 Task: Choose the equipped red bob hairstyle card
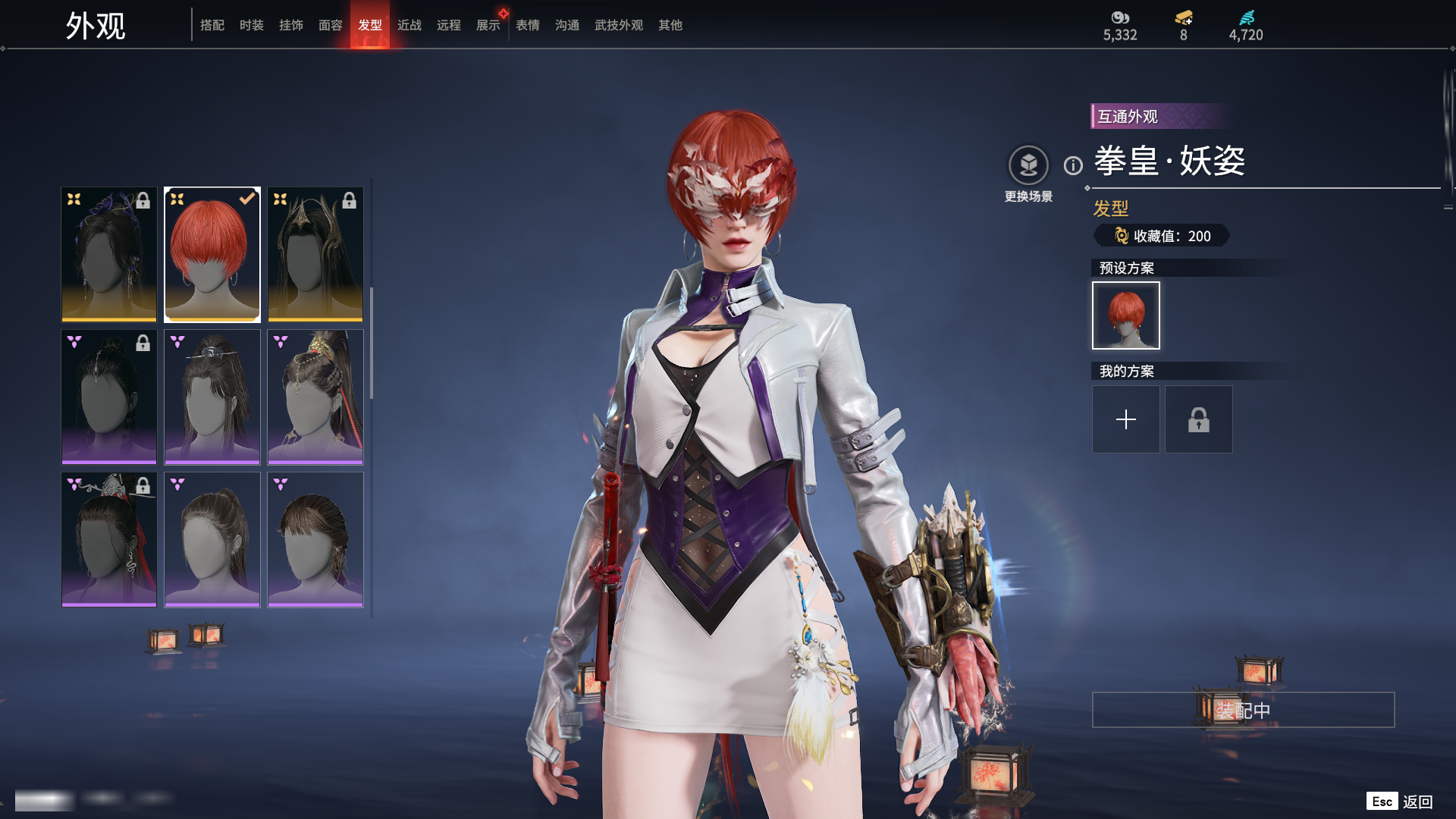pyautogui.click(x=212, y=255)
